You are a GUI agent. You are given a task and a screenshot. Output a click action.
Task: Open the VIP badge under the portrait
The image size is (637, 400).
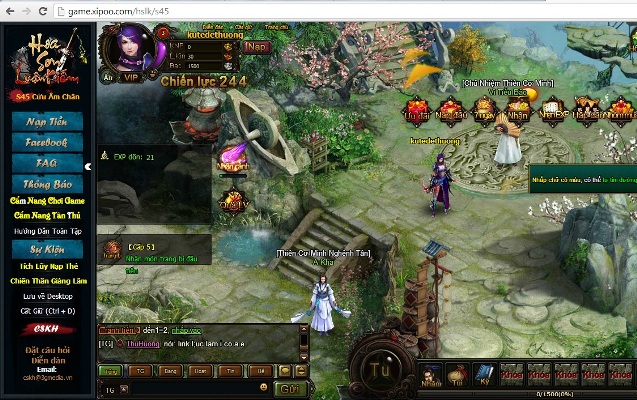[x=131, y=76]
